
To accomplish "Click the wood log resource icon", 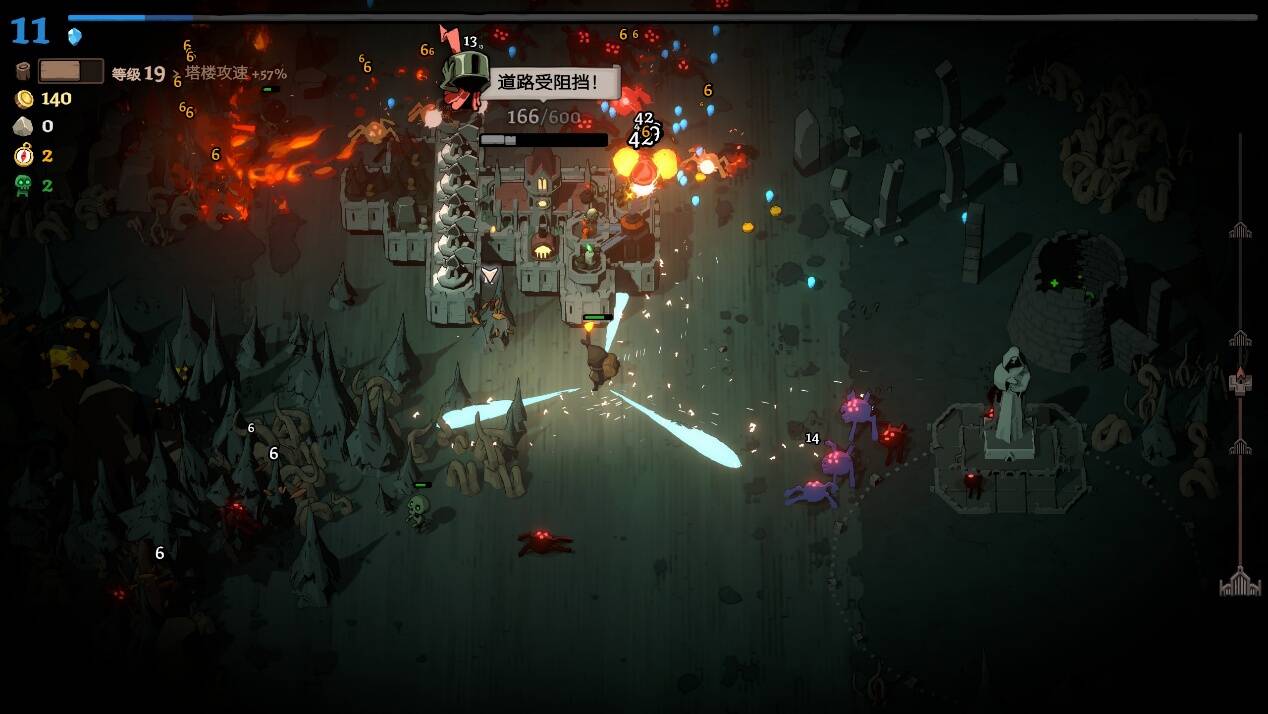I will point(23,71).
